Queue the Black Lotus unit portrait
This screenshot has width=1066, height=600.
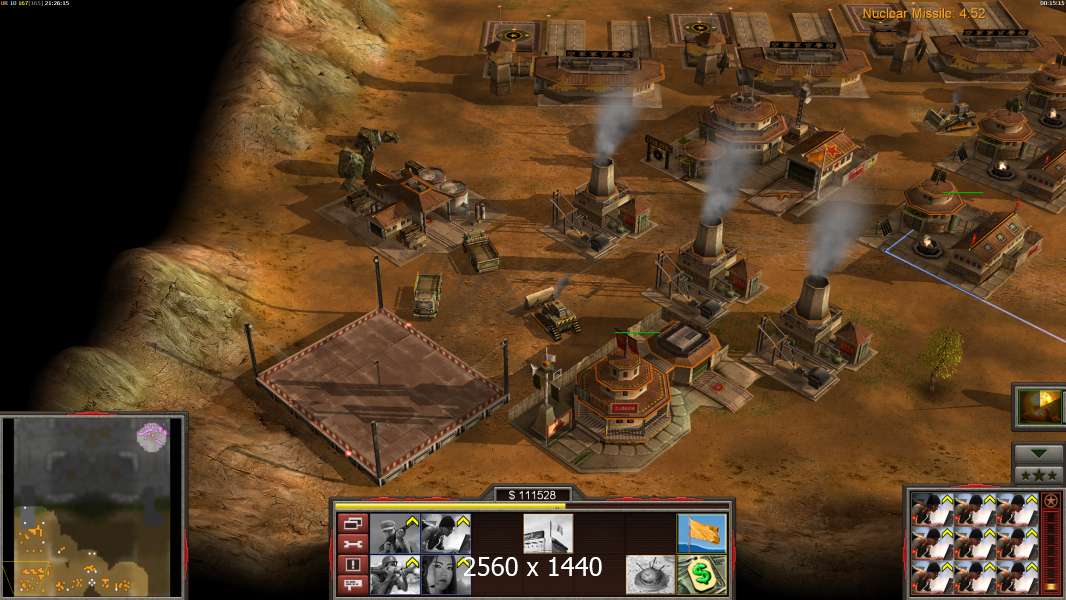pos(445,574)
